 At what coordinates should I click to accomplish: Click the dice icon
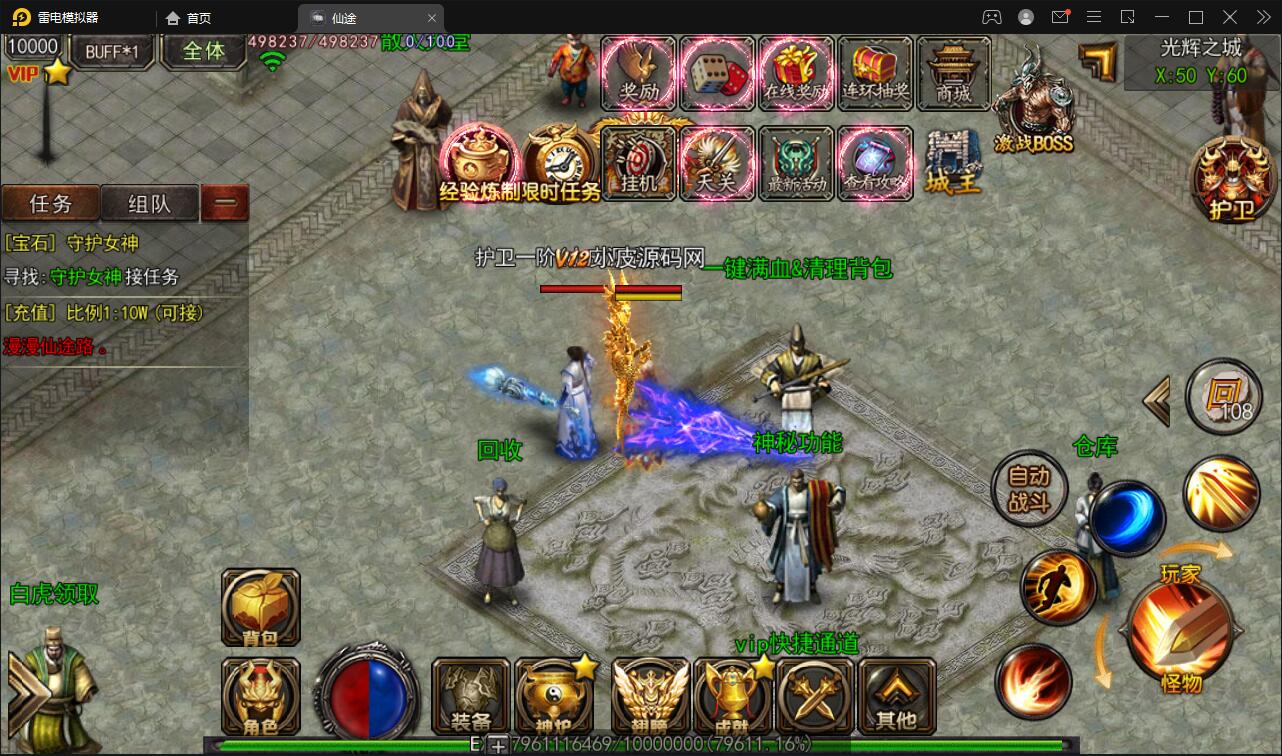(717, 72)
